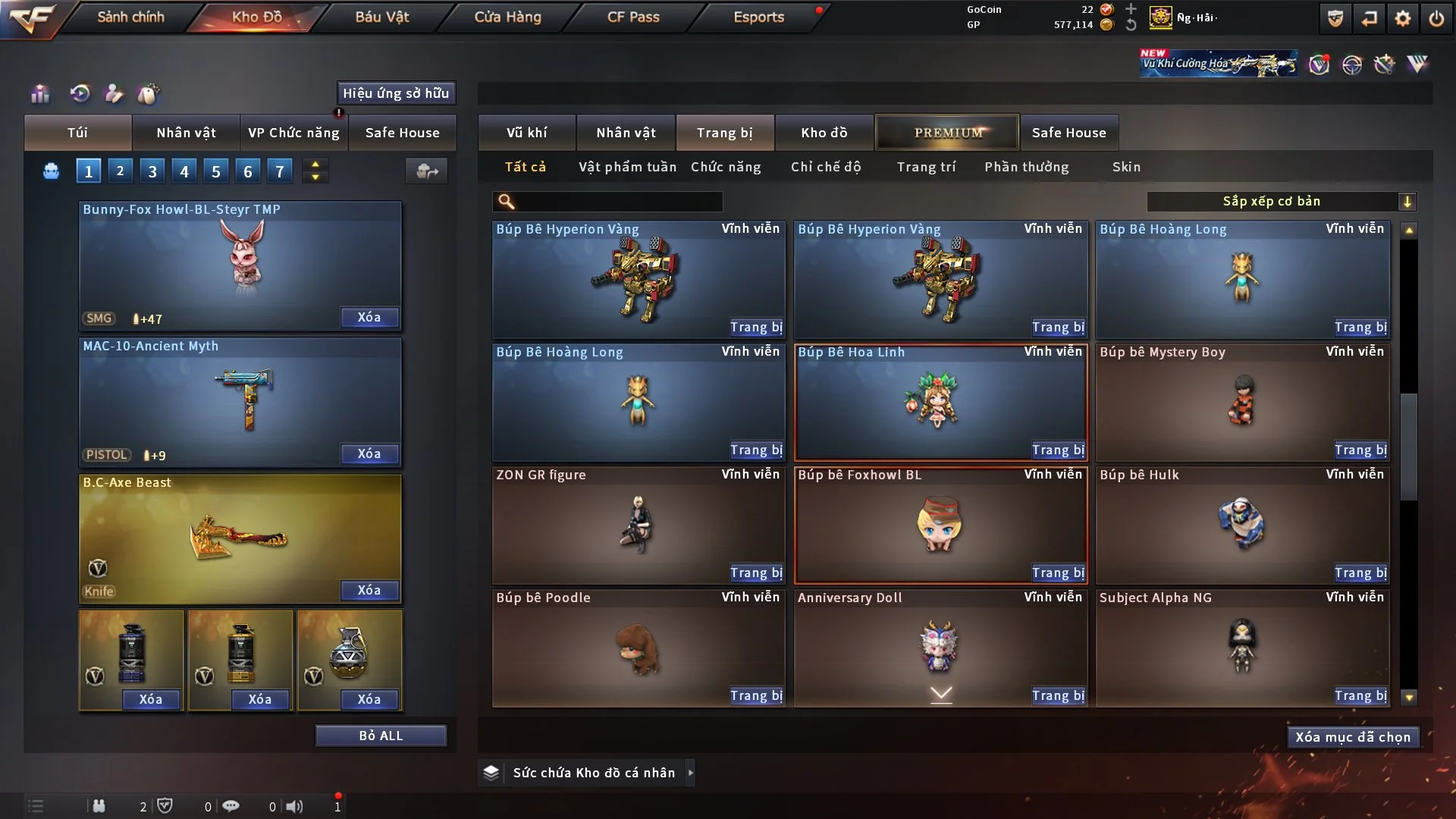Remove the MAC-10-Ancient Myth from bag
The width and height of the screenshot is (1456, 819).
pos(369,453)
